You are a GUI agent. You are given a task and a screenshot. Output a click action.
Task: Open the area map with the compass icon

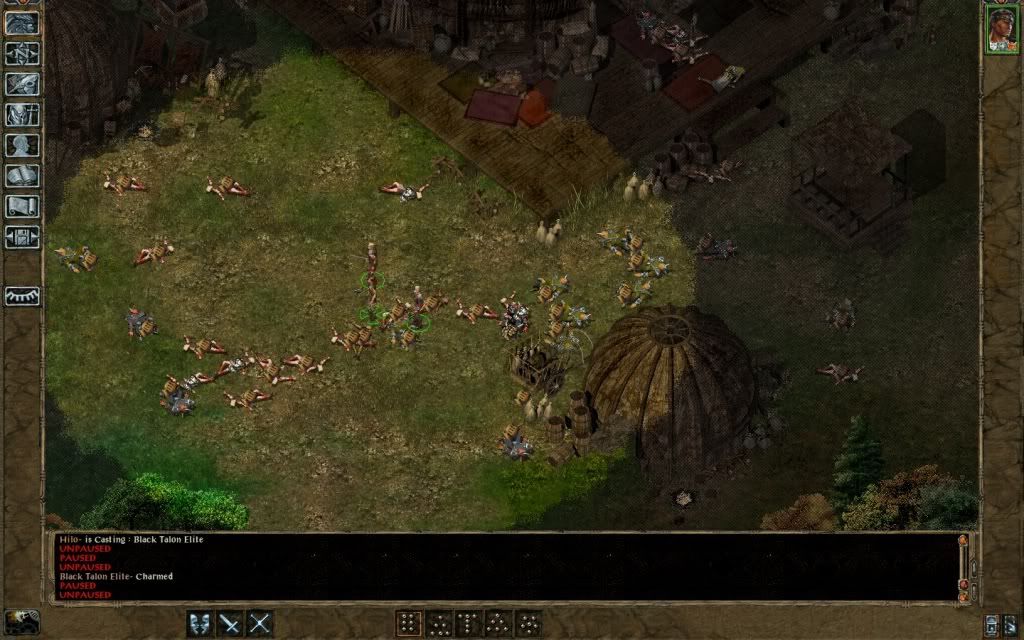coord(22,54)
